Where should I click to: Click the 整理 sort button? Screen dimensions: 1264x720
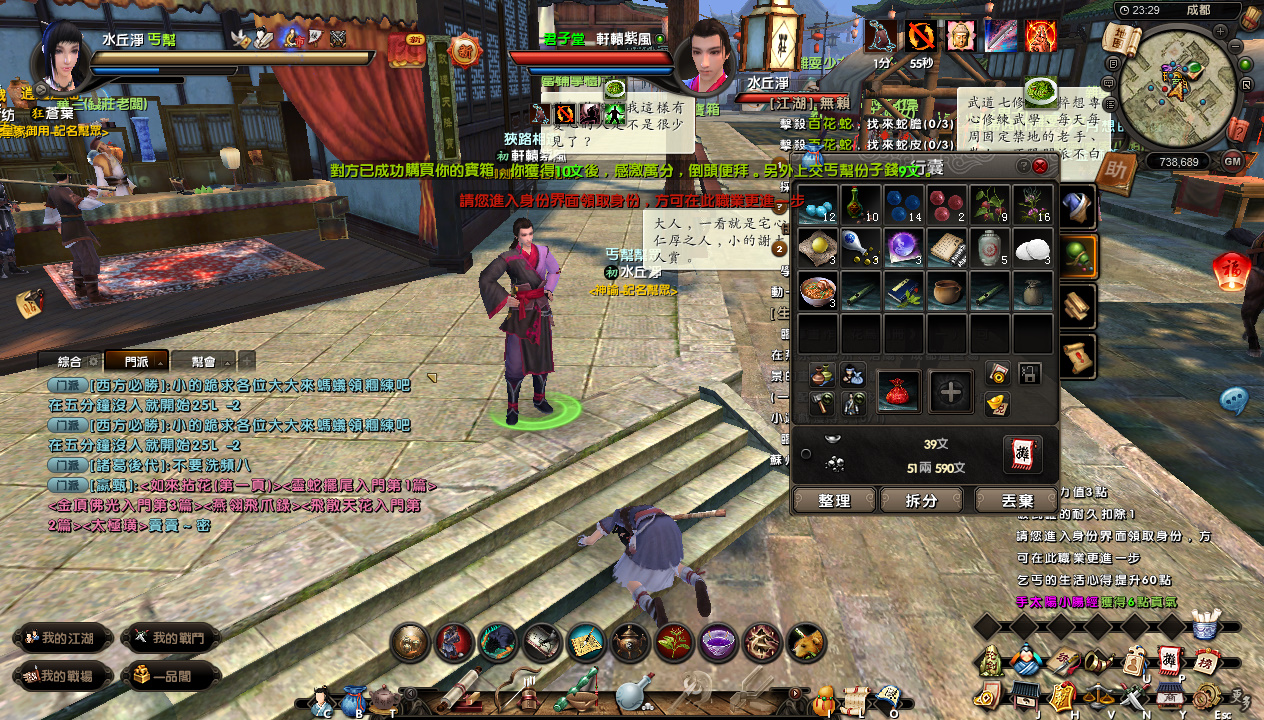(x=834, y=500)
